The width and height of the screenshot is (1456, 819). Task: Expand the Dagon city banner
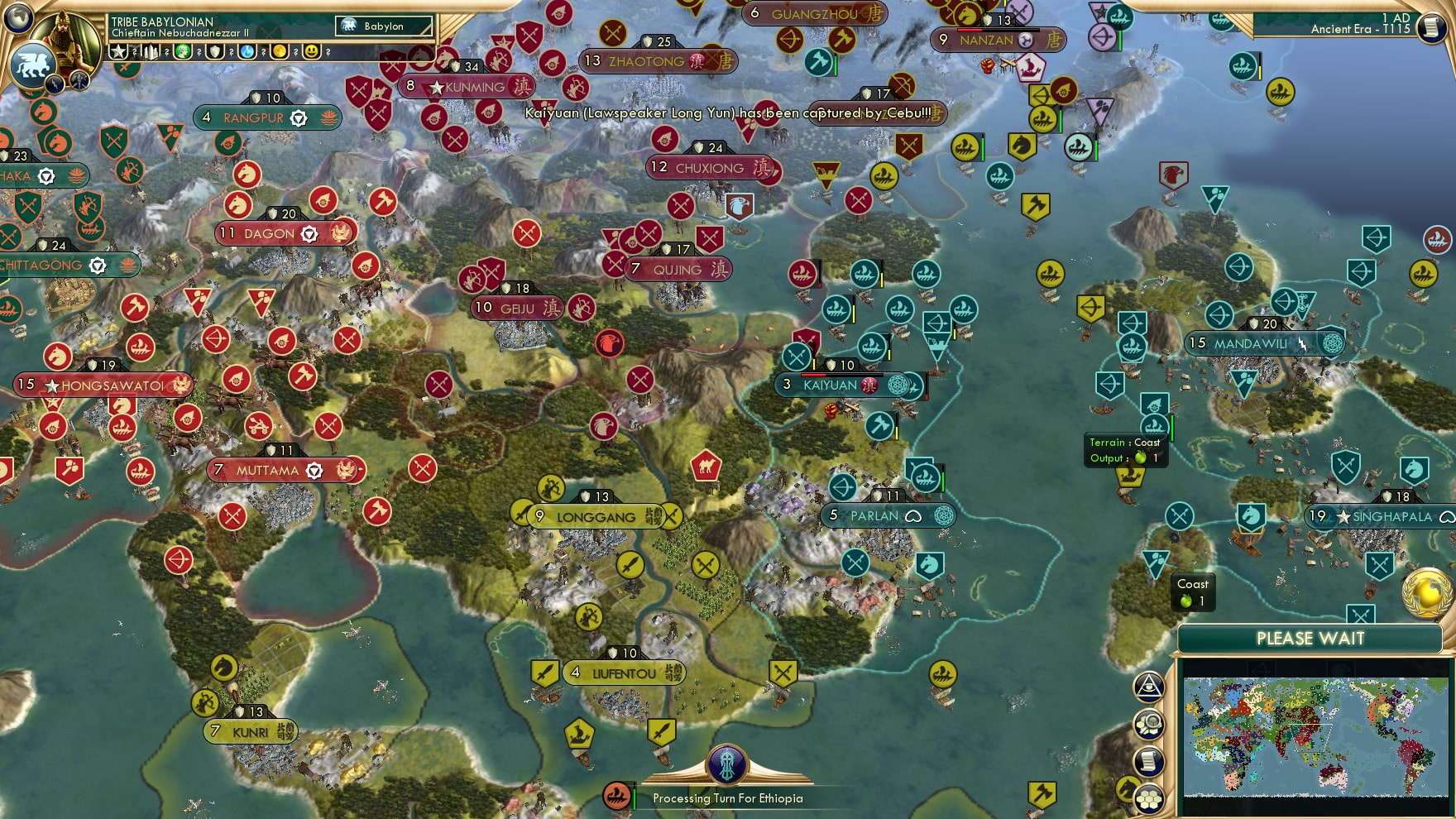273,232
